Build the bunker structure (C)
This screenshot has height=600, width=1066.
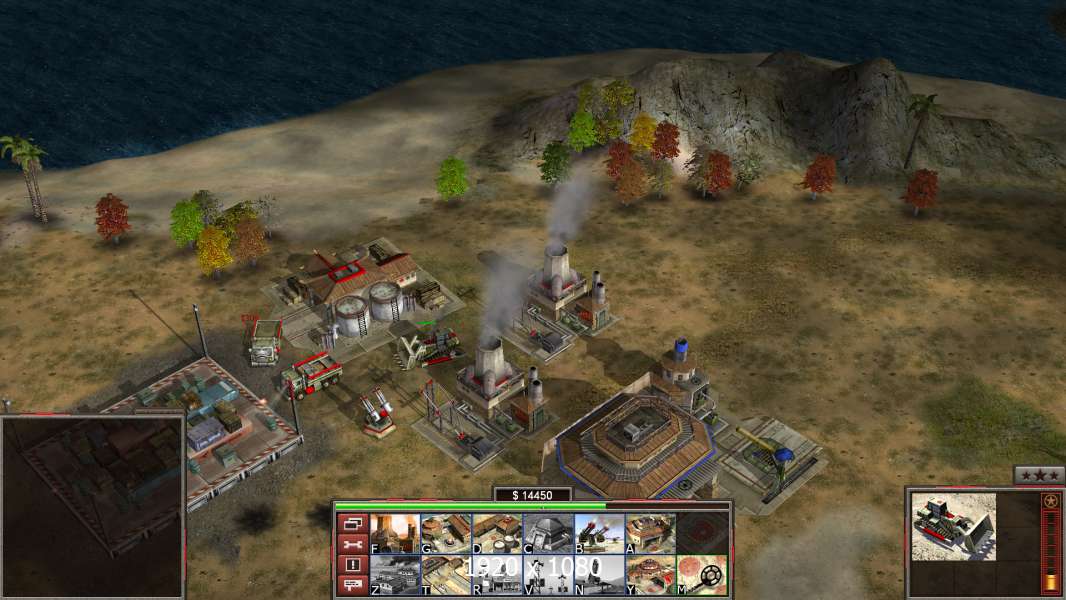click(x=548, y=534)
